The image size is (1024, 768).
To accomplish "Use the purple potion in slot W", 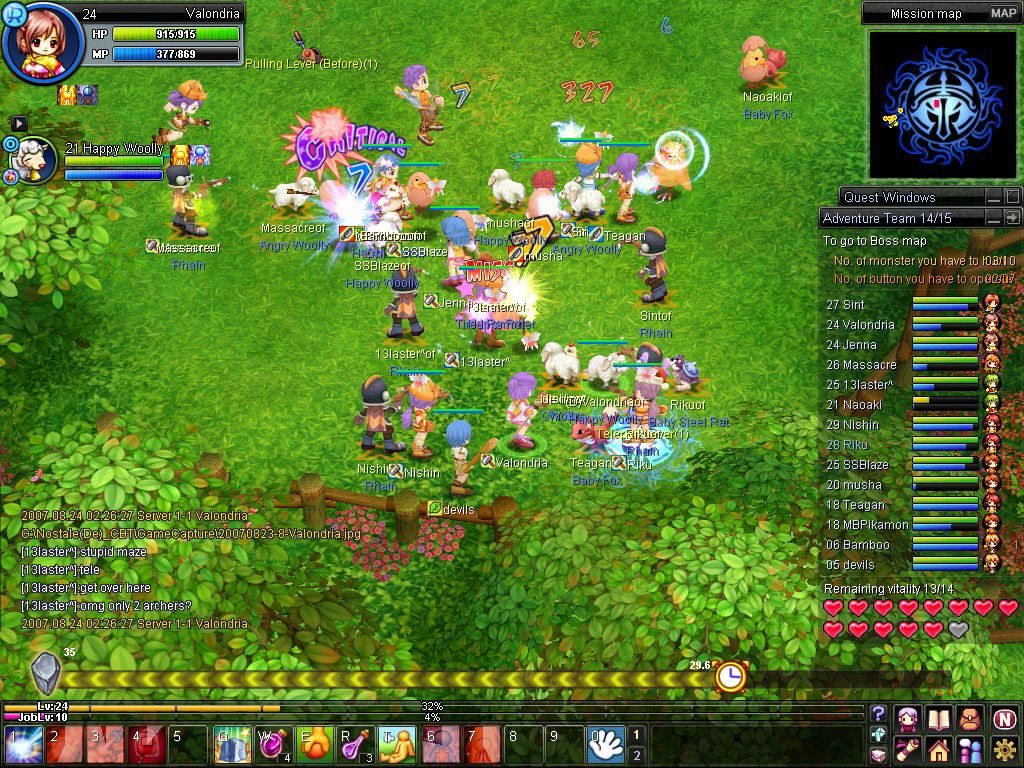I will pyautogui.click(x=273, y=745).
